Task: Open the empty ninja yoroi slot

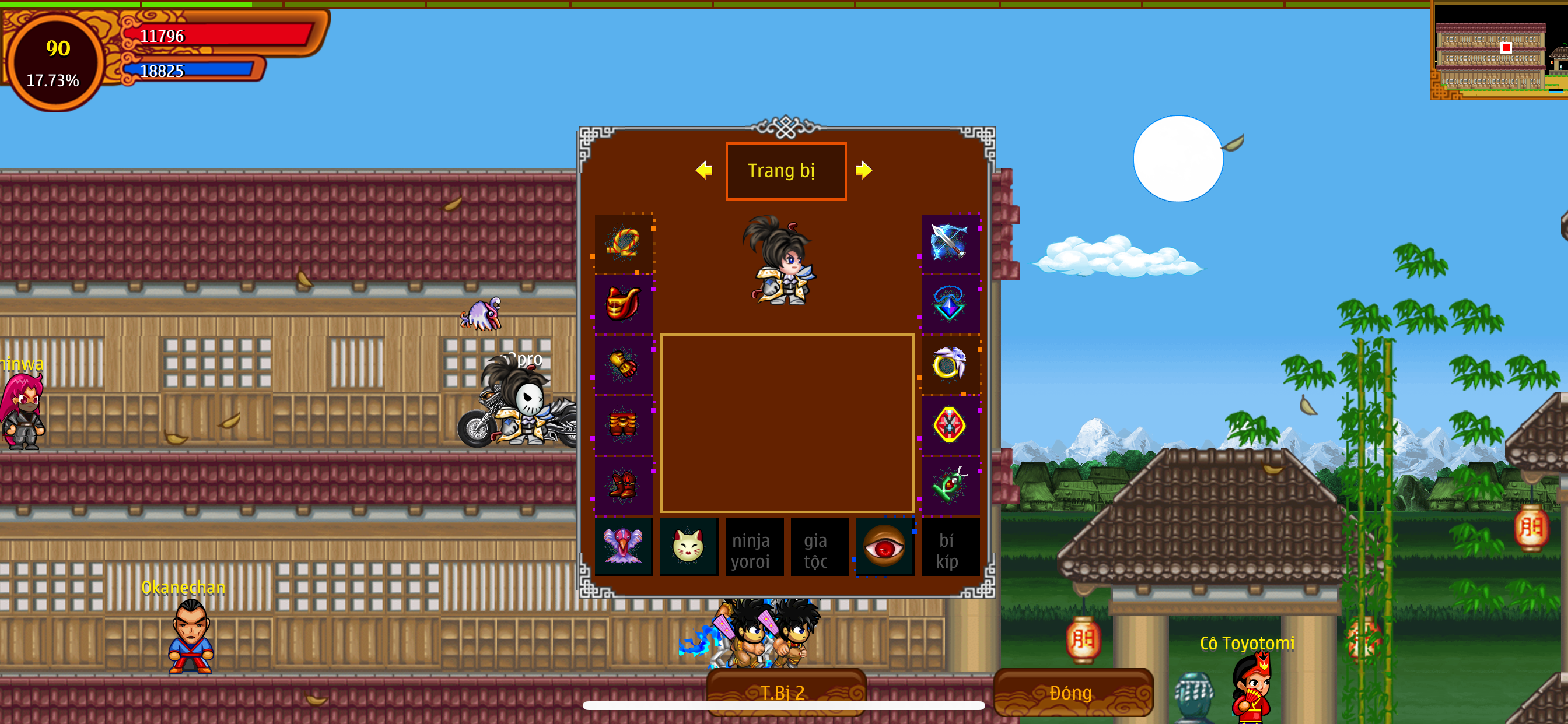Action: pos(754,546)
